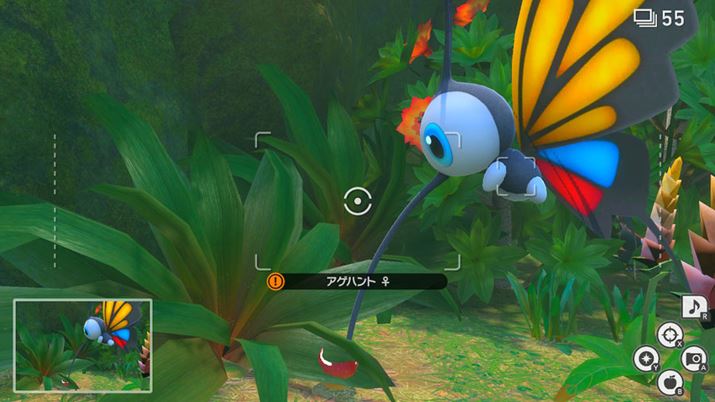Click the orange alert icon beside アゲハント
This screenshot has height=402, width=715.
pos(275,282)
